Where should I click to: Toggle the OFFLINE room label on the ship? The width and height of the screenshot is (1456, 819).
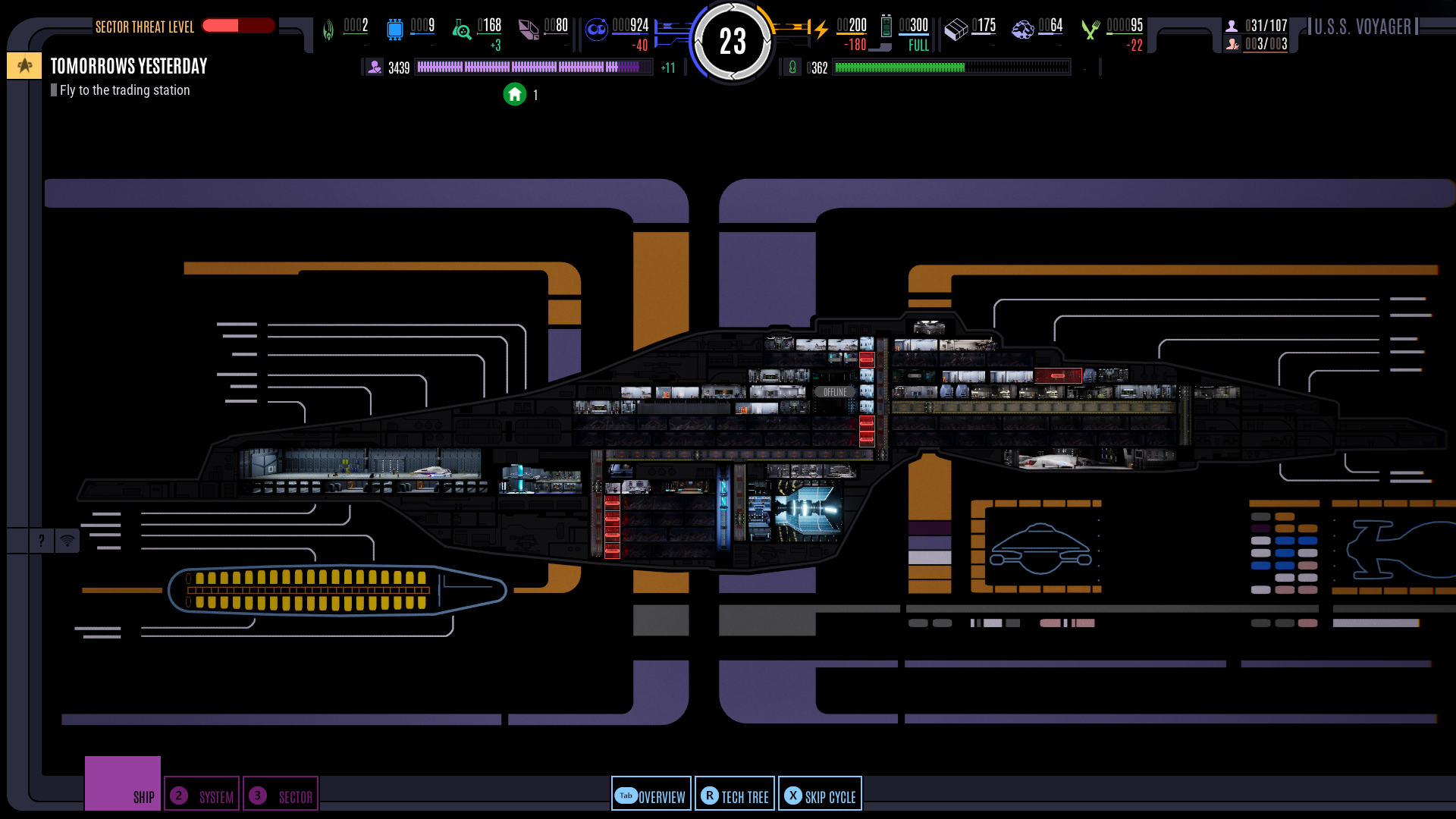[834, 391]
